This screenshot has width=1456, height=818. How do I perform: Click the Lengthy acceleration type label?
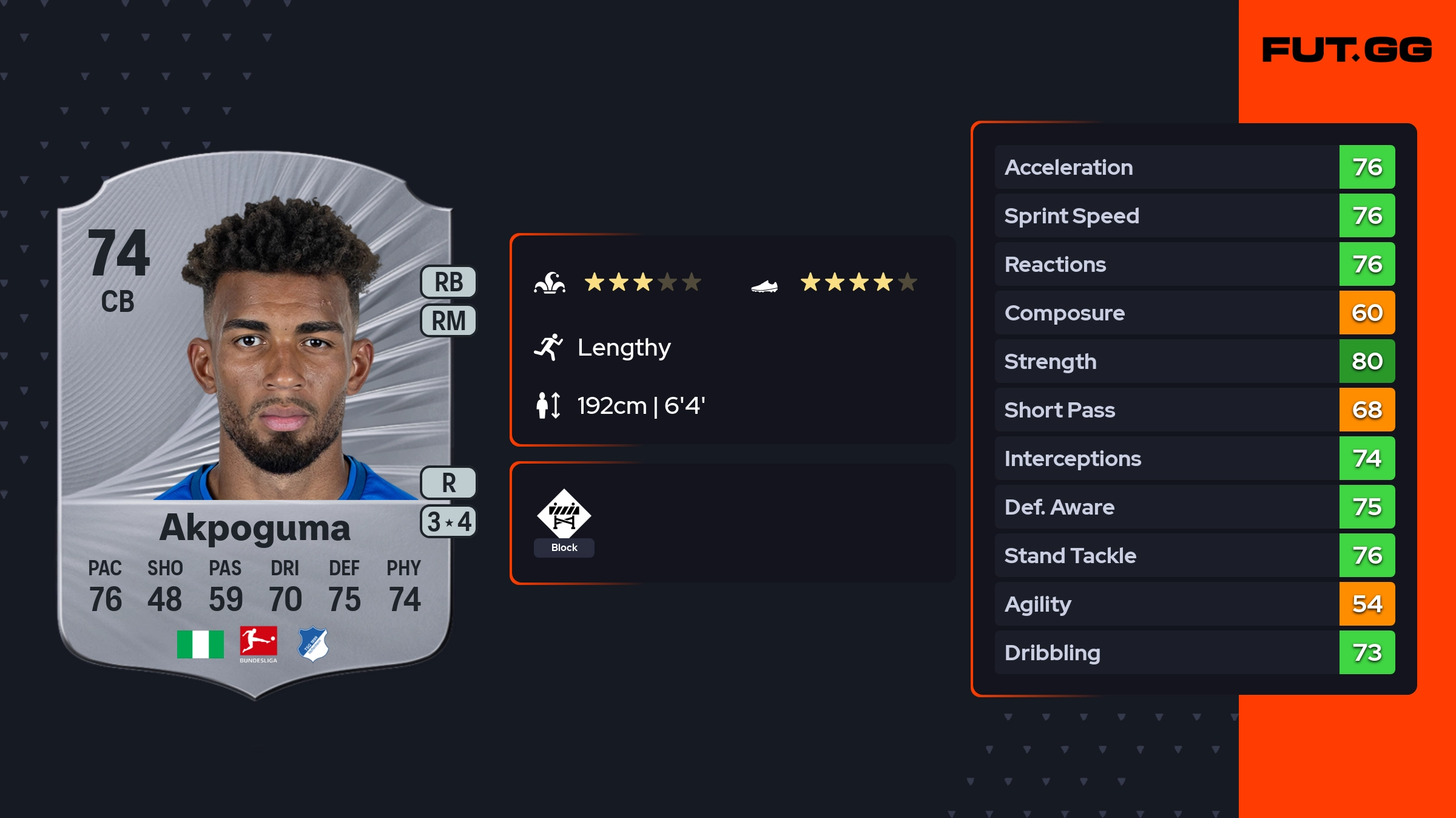pos(623,348)
